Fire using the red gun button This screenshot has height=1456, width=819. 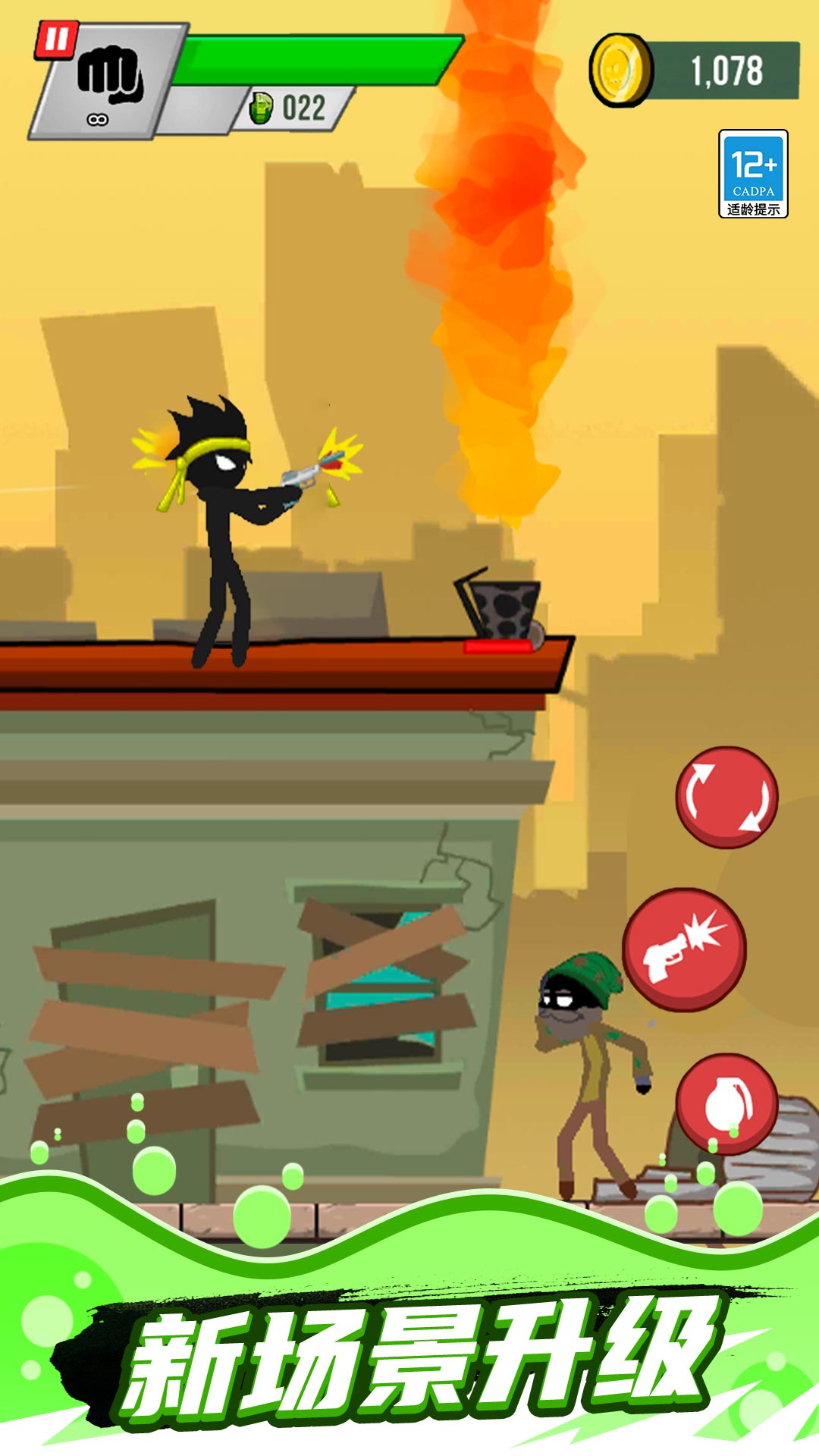pyautogui.click(x=684, y=949)
